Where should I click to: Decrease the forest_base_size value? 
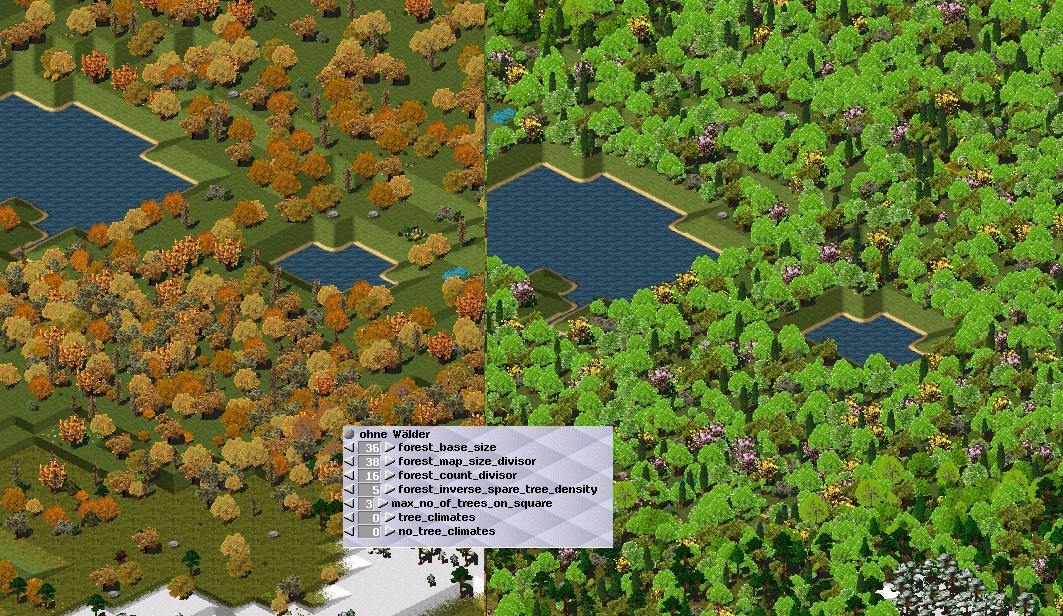[350, 448]
